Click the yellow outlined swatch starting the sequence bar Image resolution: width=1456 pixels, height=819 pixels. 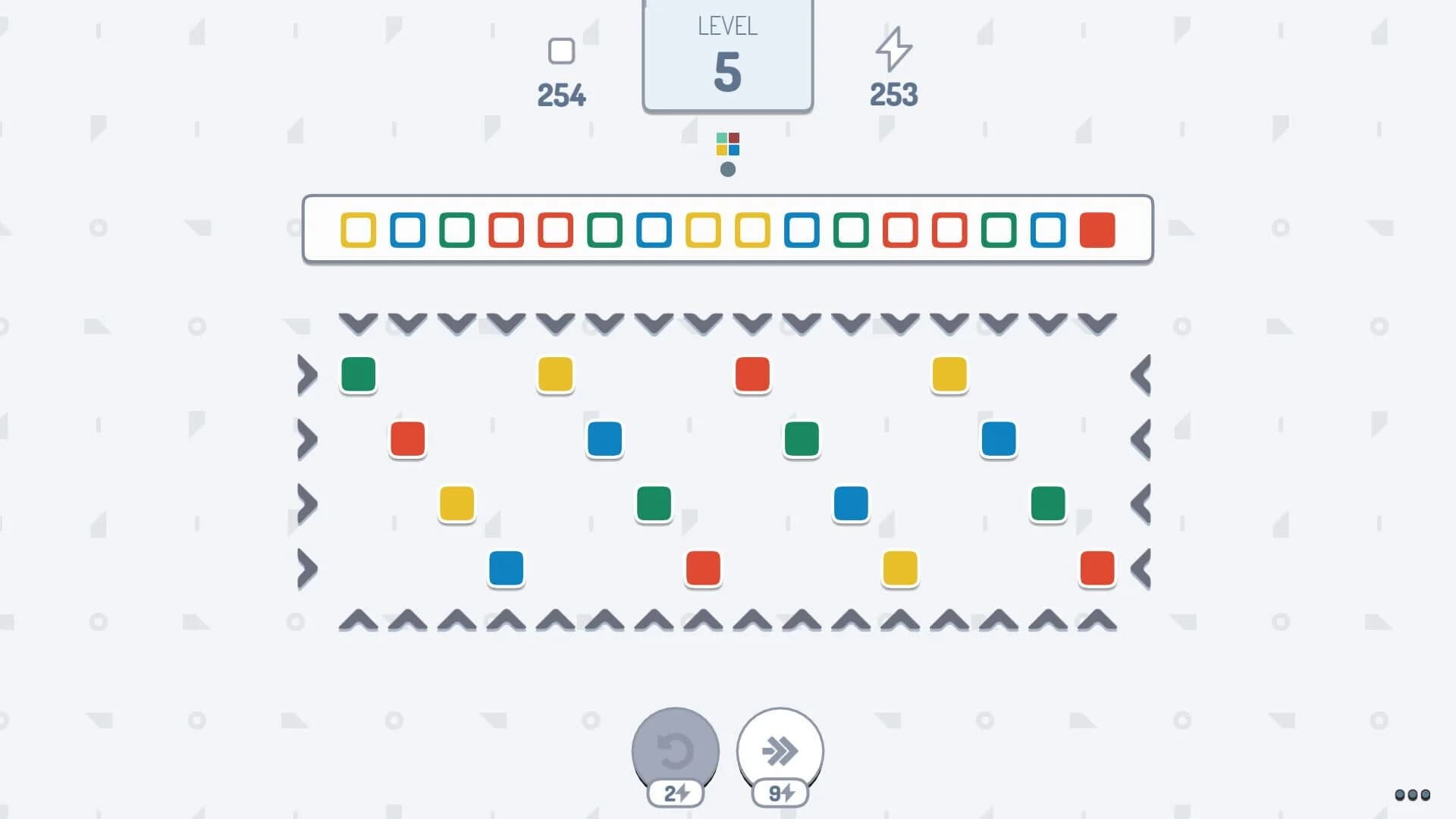coord(357,231)
